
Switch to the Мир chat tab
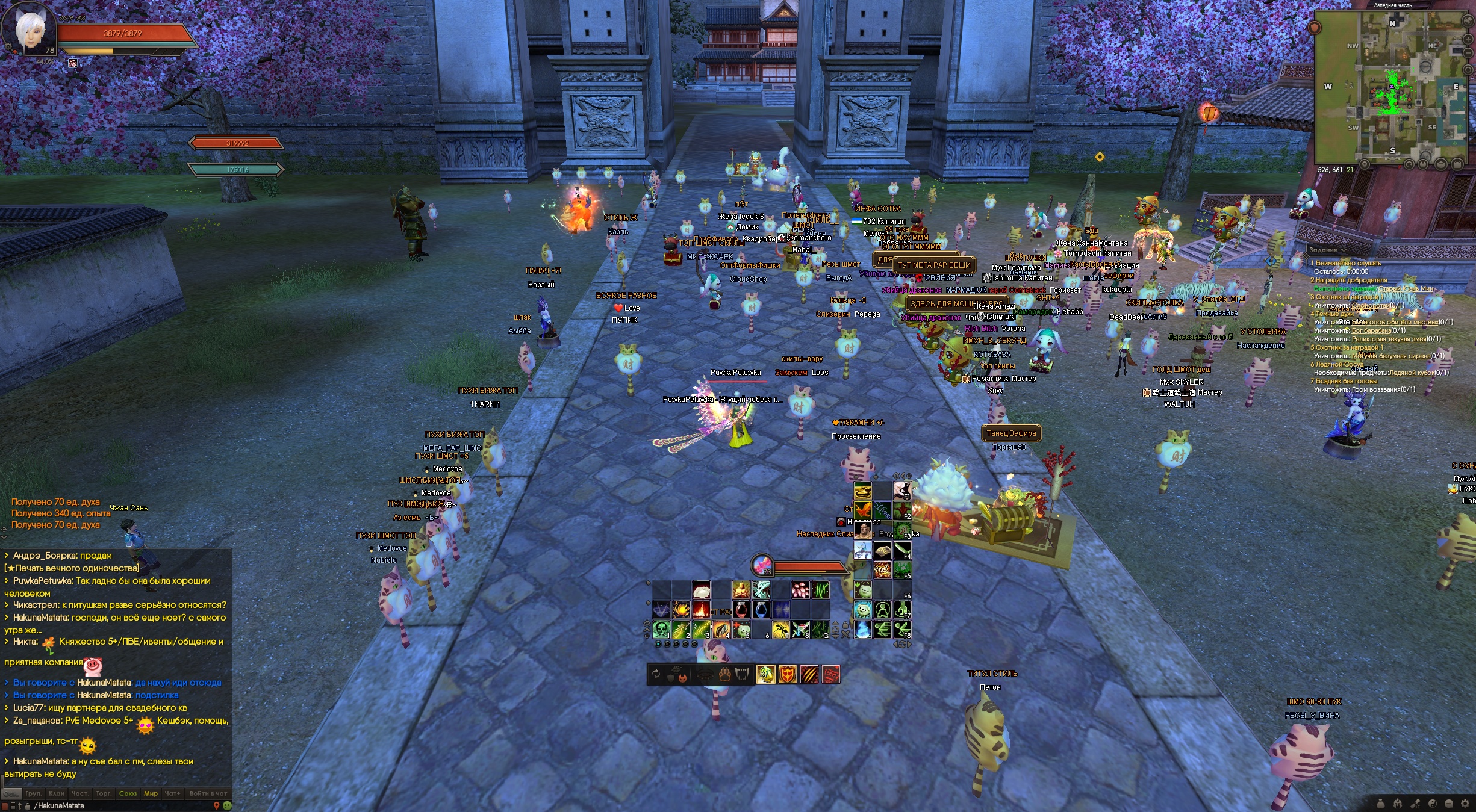151,793
